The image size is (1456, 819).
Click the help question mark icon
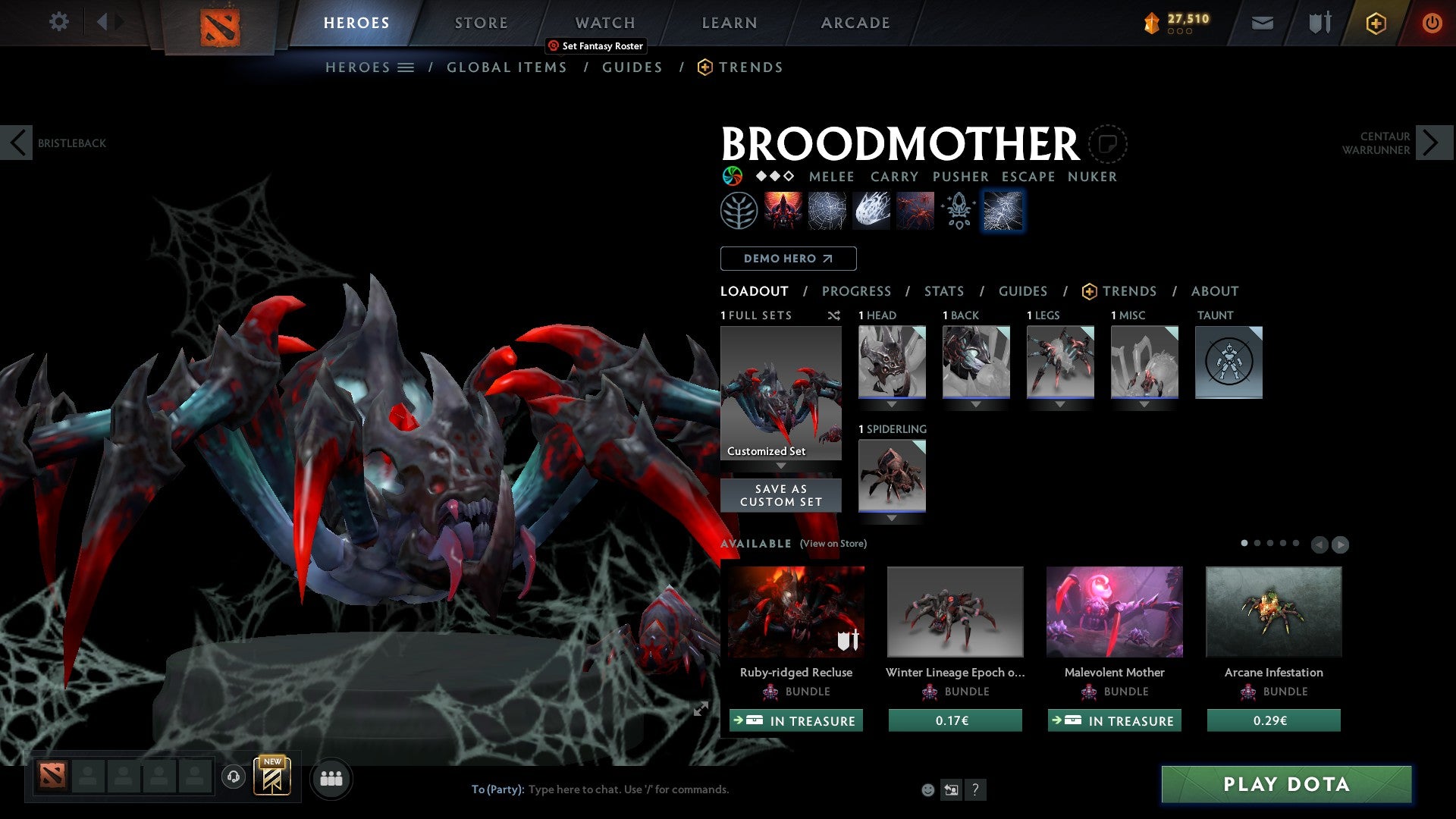[x=975, y=789]
